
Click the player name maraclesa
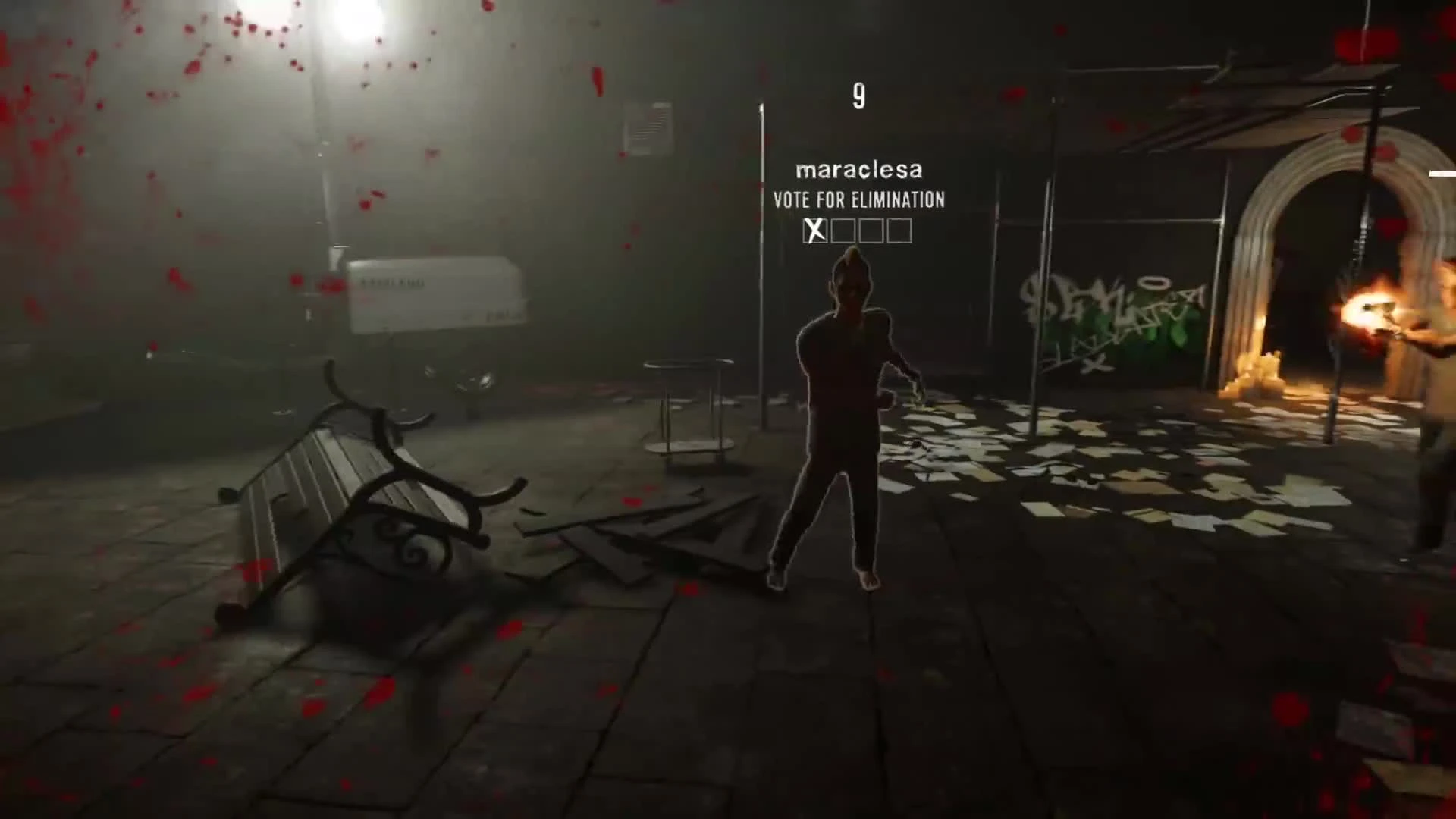[858, 170]
